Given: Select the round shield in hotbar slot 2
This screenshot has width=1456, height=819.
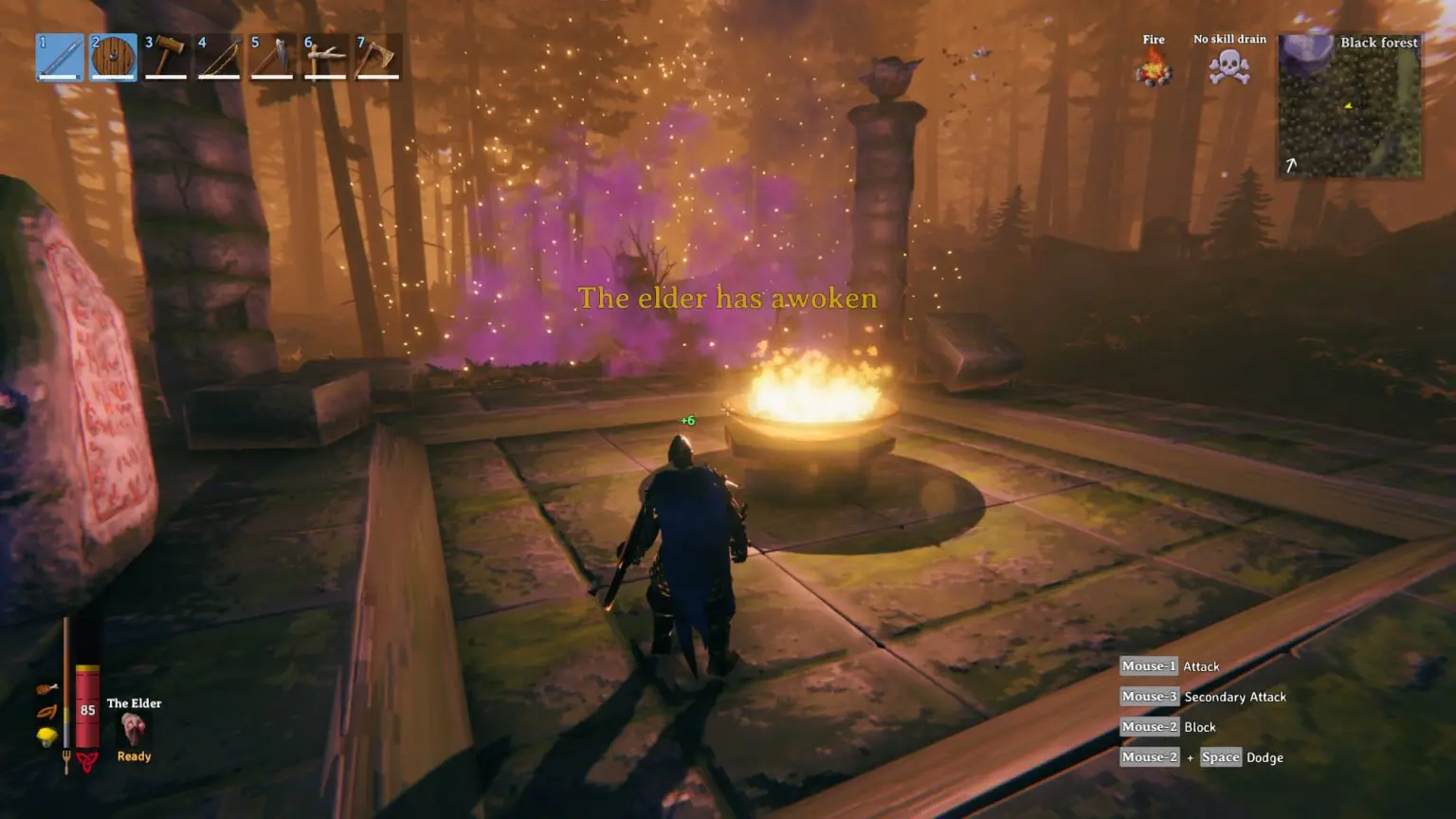Looking at the screenshot, I should (x=113, y=55).
